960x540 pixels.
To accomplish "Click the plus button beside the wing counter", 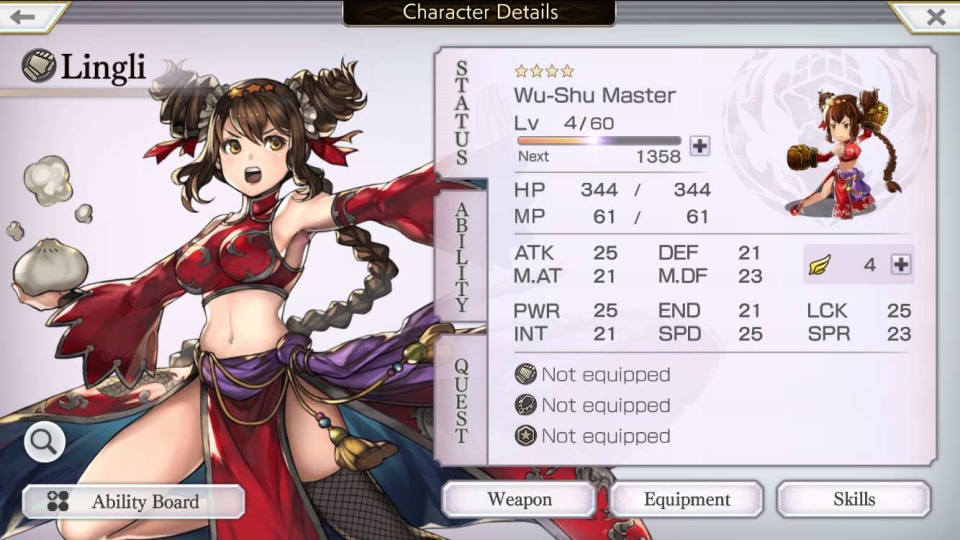I will [x=900, y=264].
